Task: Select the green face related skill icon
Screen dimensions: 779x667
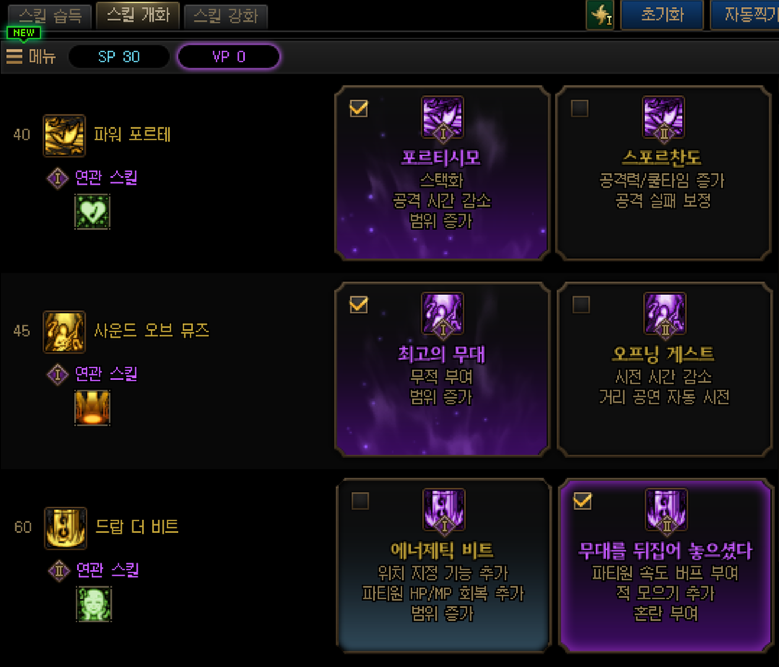Action: tap(93, 603)
